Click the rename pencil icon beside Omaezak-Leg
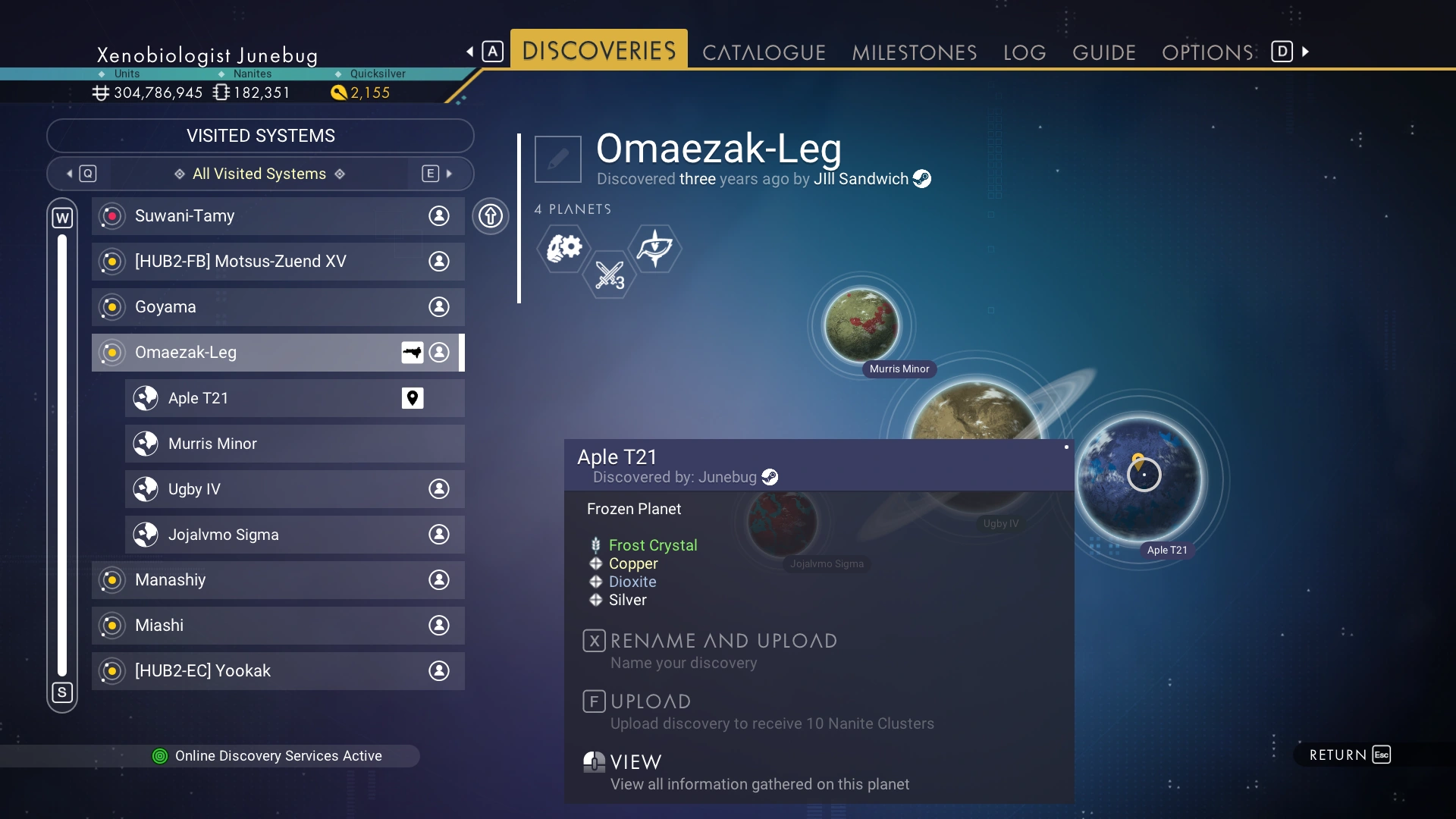 (x=558, y=159)
